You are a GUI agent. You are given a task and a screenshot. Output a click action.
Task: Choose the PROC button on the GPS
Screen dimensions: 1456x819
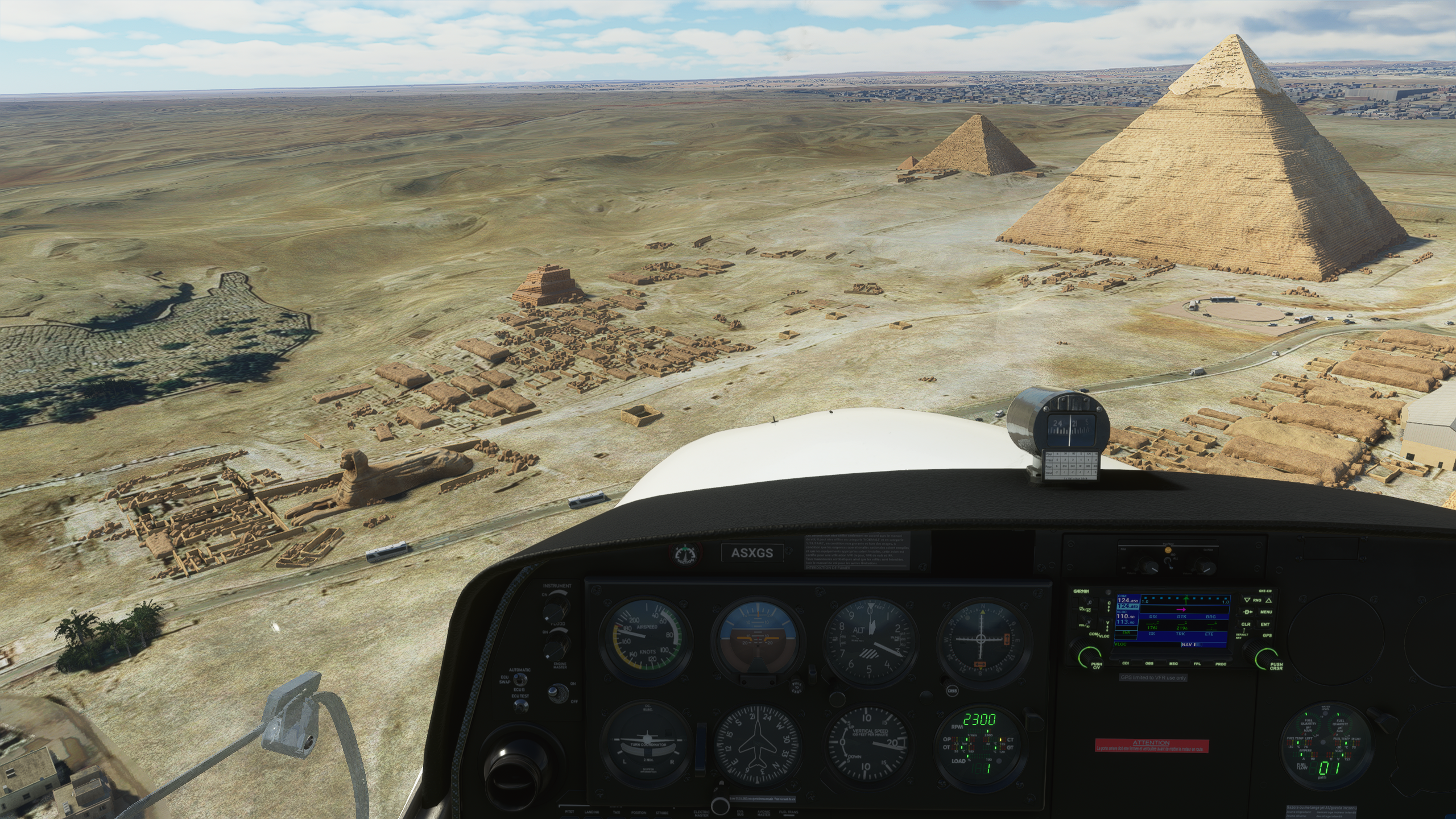1221,663
